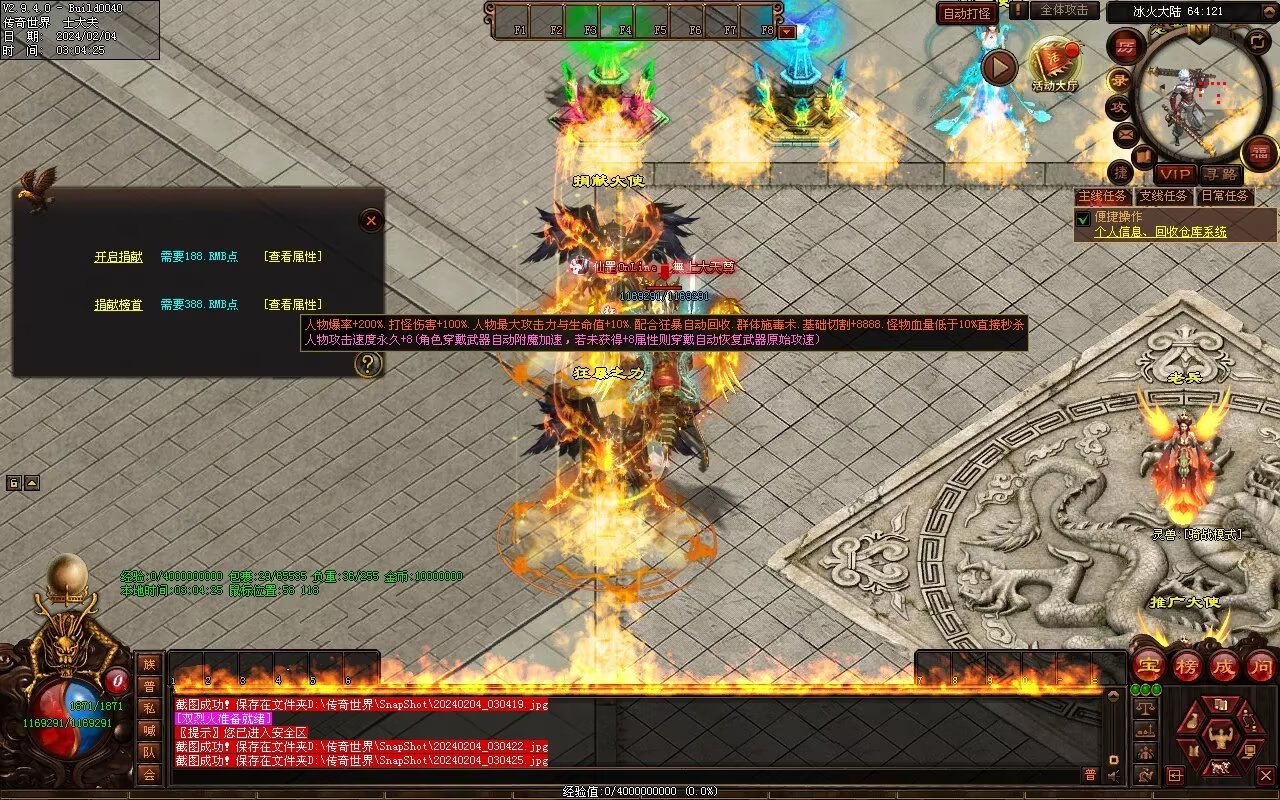Click the question mark help button
This screenshot has width=1280, height=800.
[368, 364]
